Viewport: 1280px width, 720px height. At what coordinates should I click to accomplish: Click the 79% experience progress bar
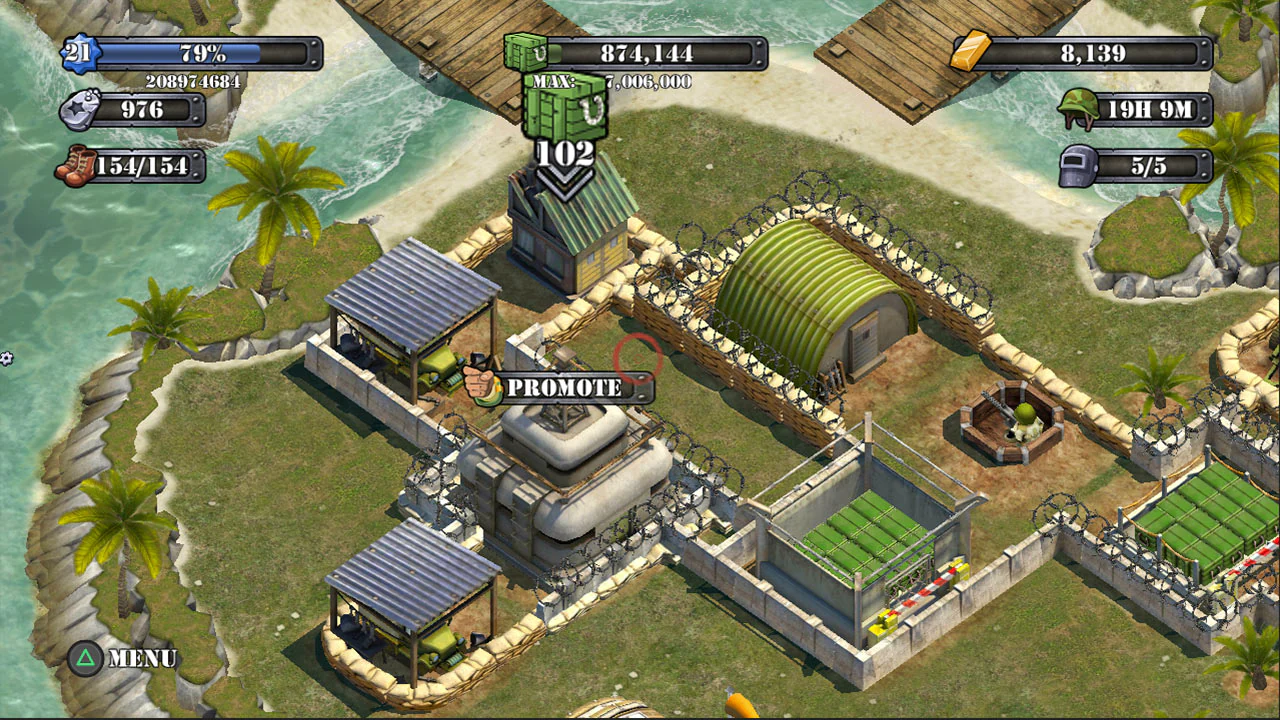(x=200, y=51)
